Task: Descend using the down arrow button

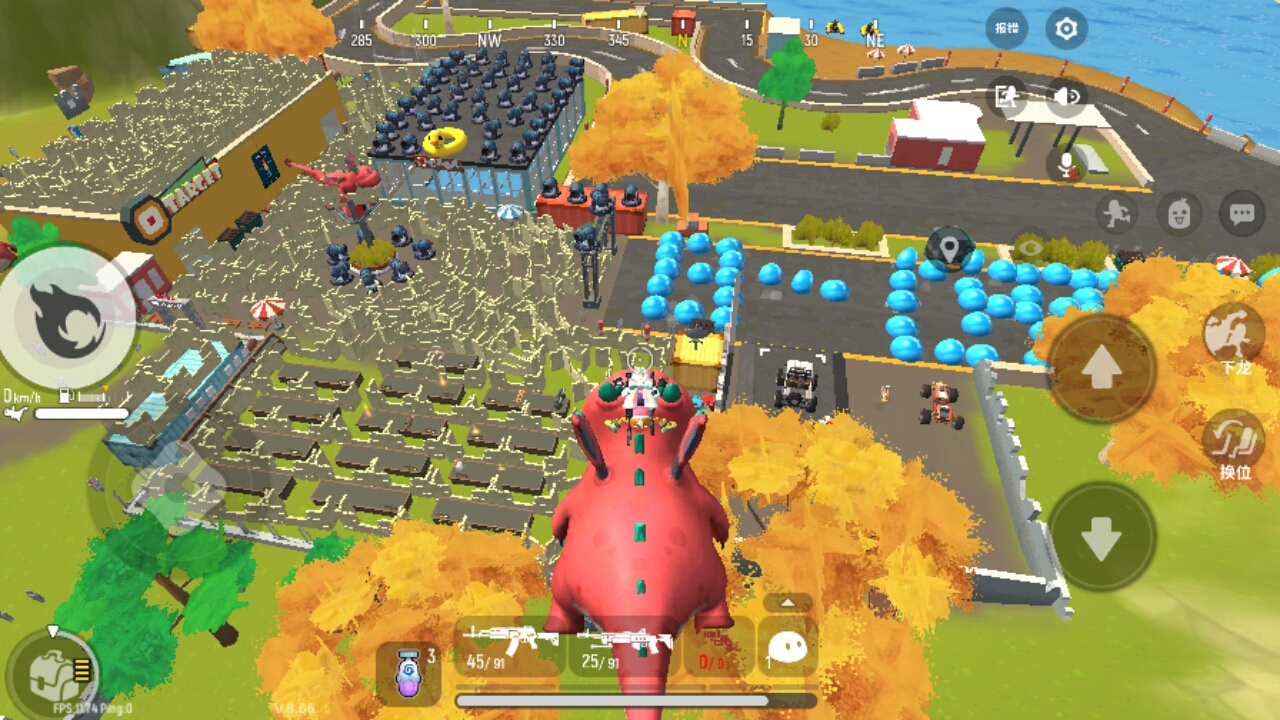Action: (x=1102, y=537)
